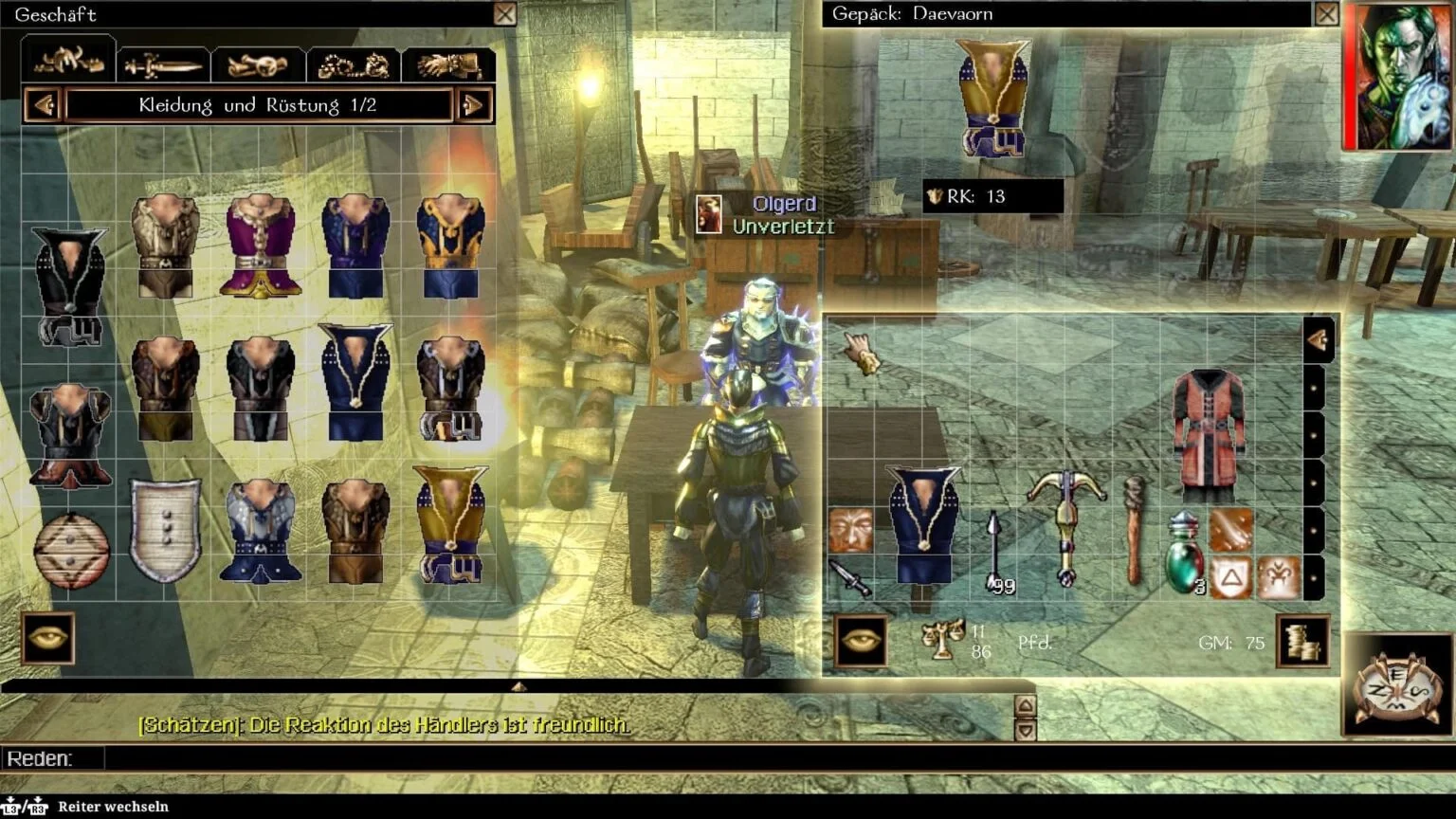Select the green potion flask
1456x819 pixels.
[1184, 553]
